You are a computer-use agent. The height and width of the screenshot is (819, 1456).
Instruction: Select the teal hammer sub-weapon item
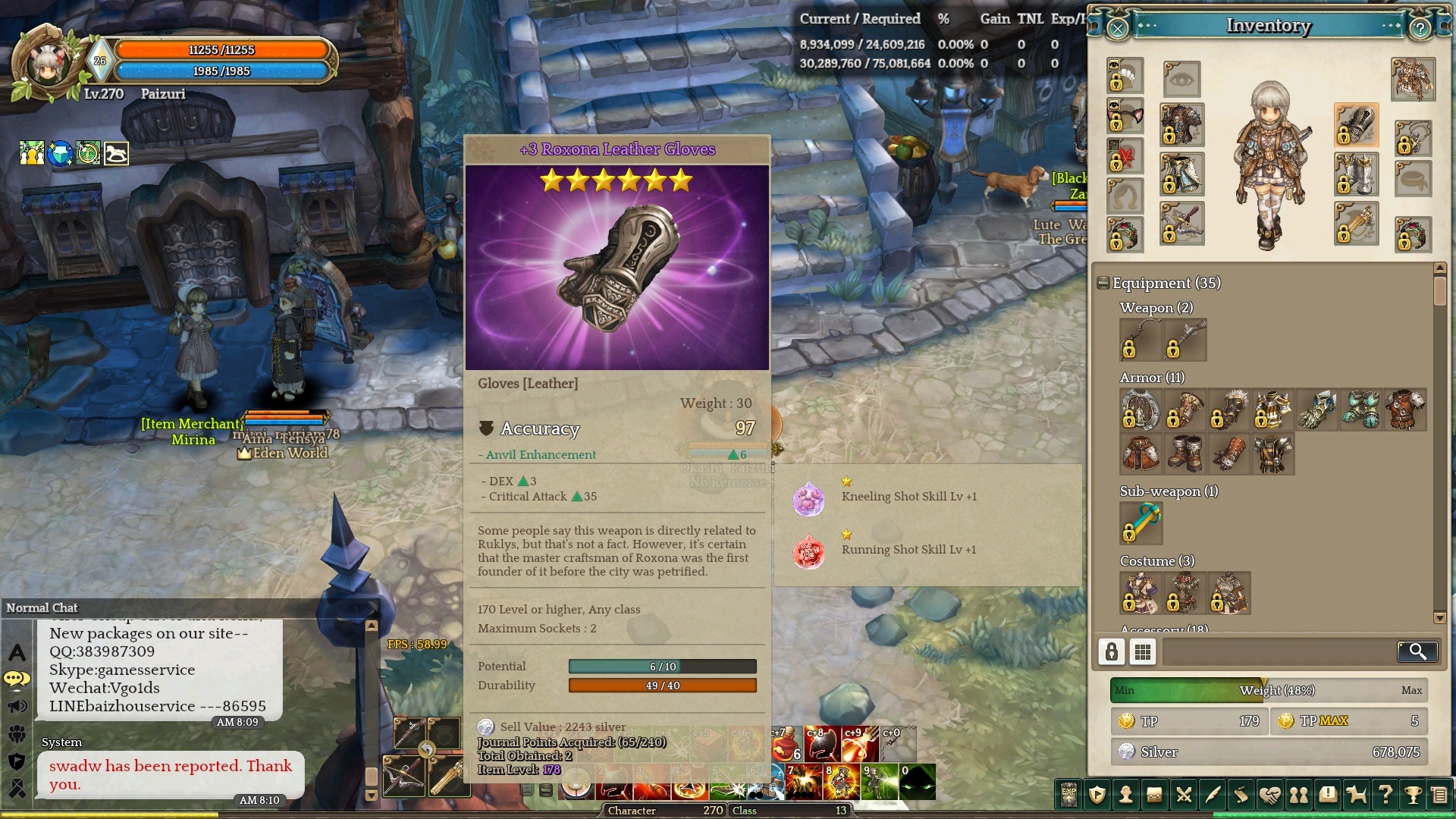[1141, 523]
